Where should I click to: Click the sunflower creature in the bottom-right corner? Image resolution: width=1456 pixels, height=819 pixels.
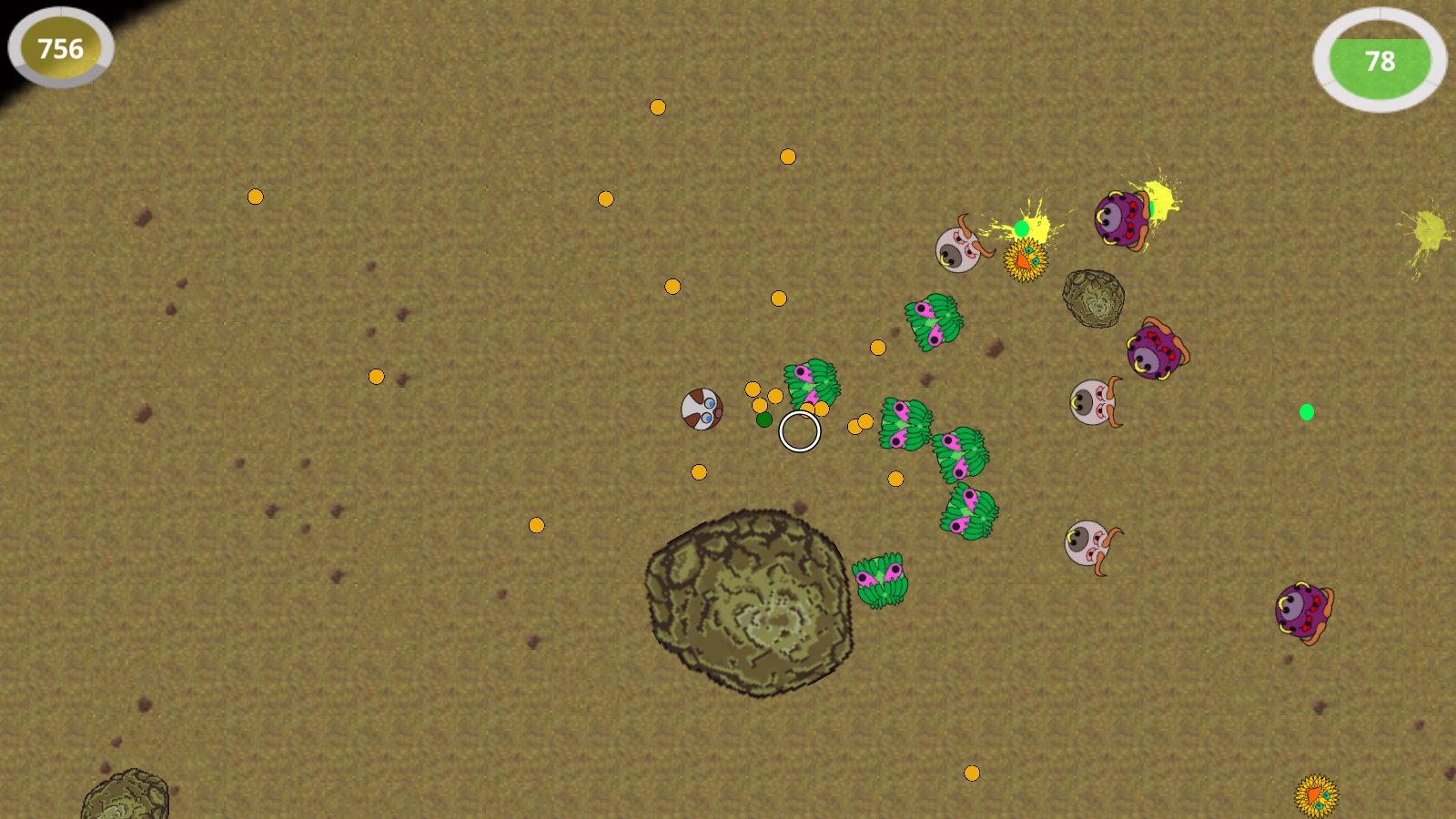(1317, 794)
